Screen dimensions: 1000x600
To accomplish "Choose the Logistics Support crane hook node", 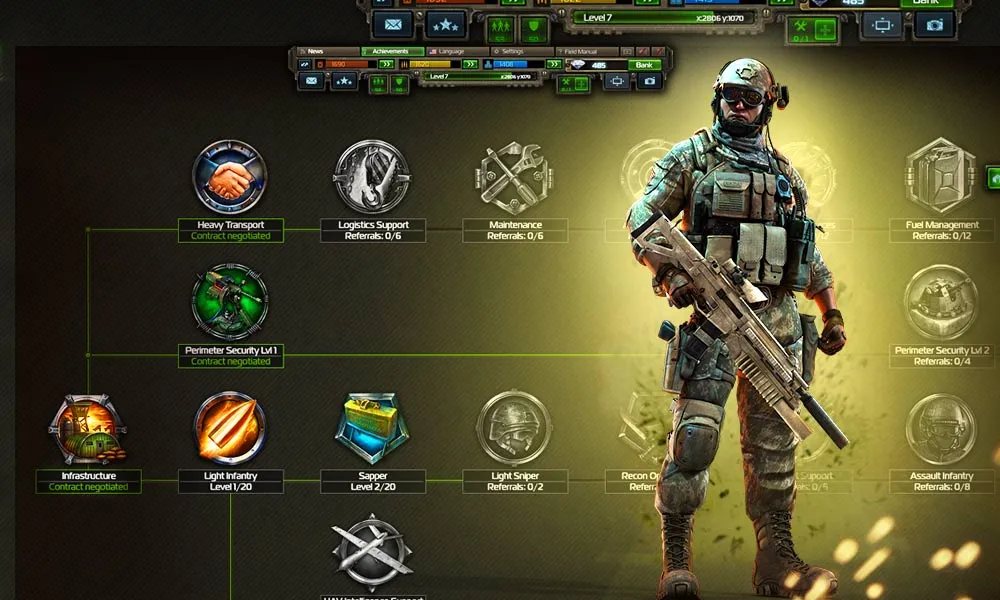I will (372, 177).
